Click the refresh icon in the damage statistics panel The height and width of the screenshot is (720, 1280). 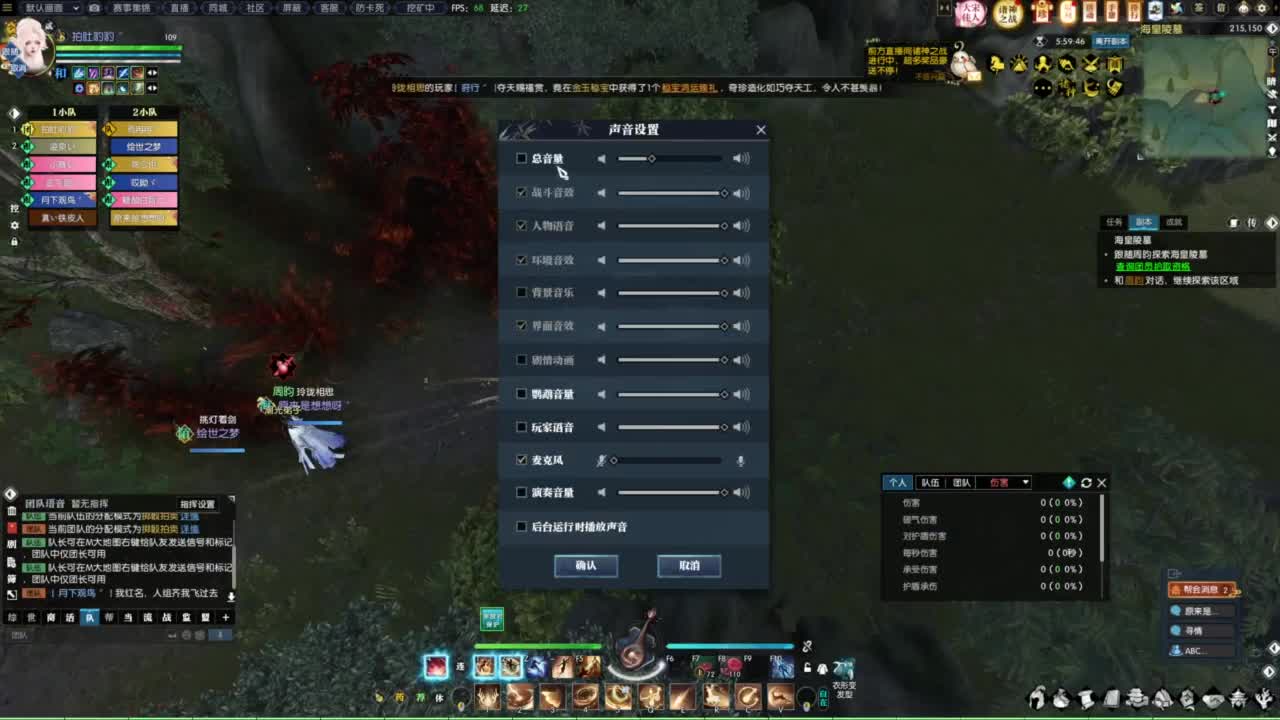point(1086,483)
